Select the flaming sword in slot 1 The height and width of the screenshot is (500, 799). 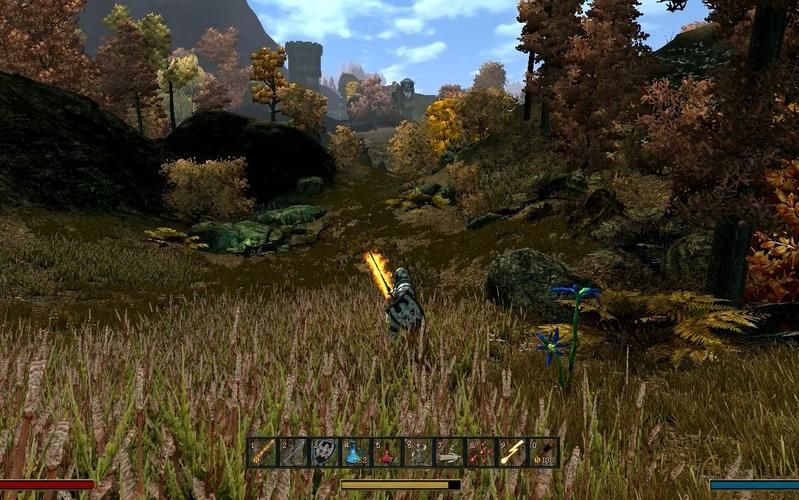coord(263,452)
